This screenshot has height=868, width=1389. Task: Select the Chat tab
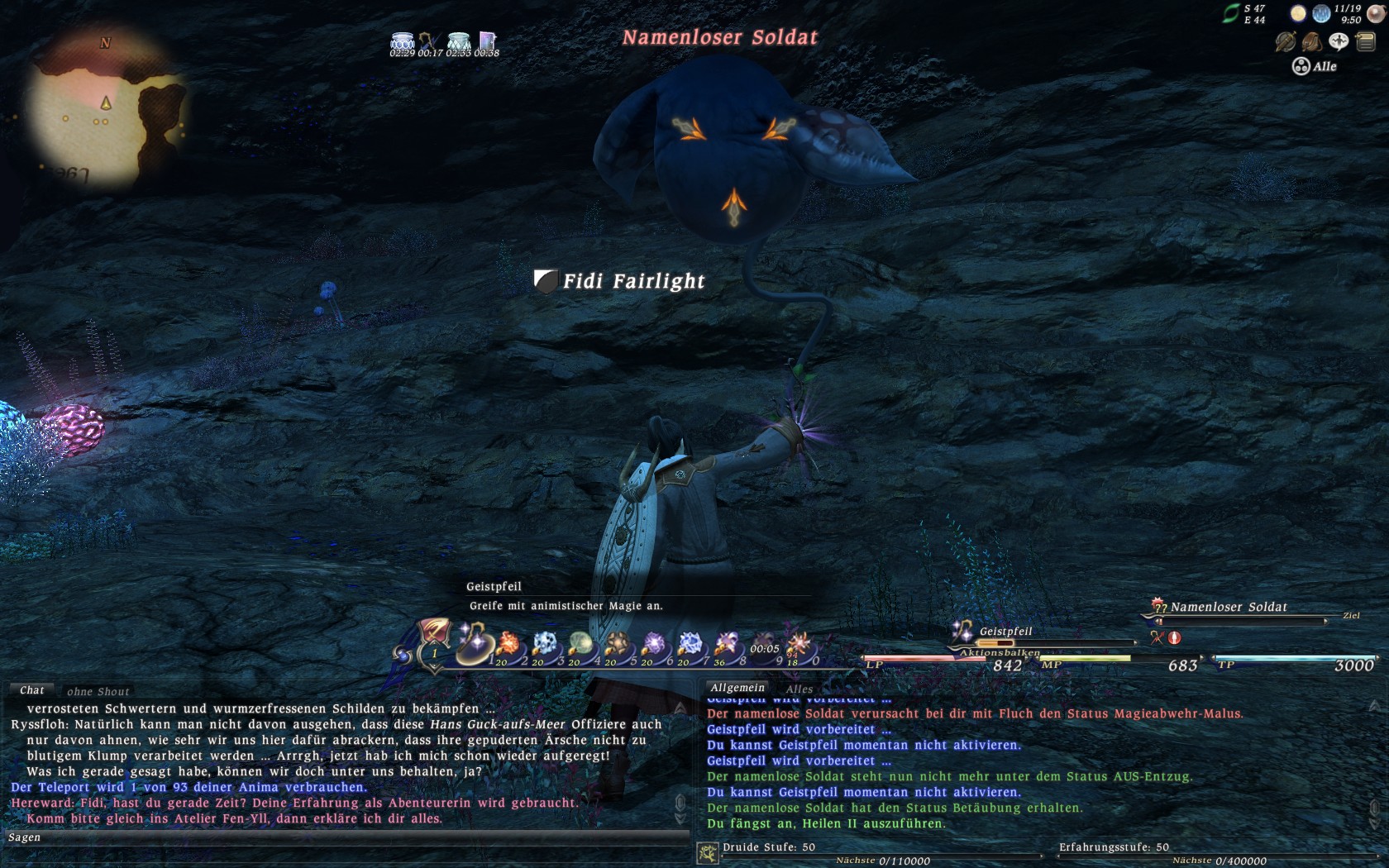pos(32,690)
